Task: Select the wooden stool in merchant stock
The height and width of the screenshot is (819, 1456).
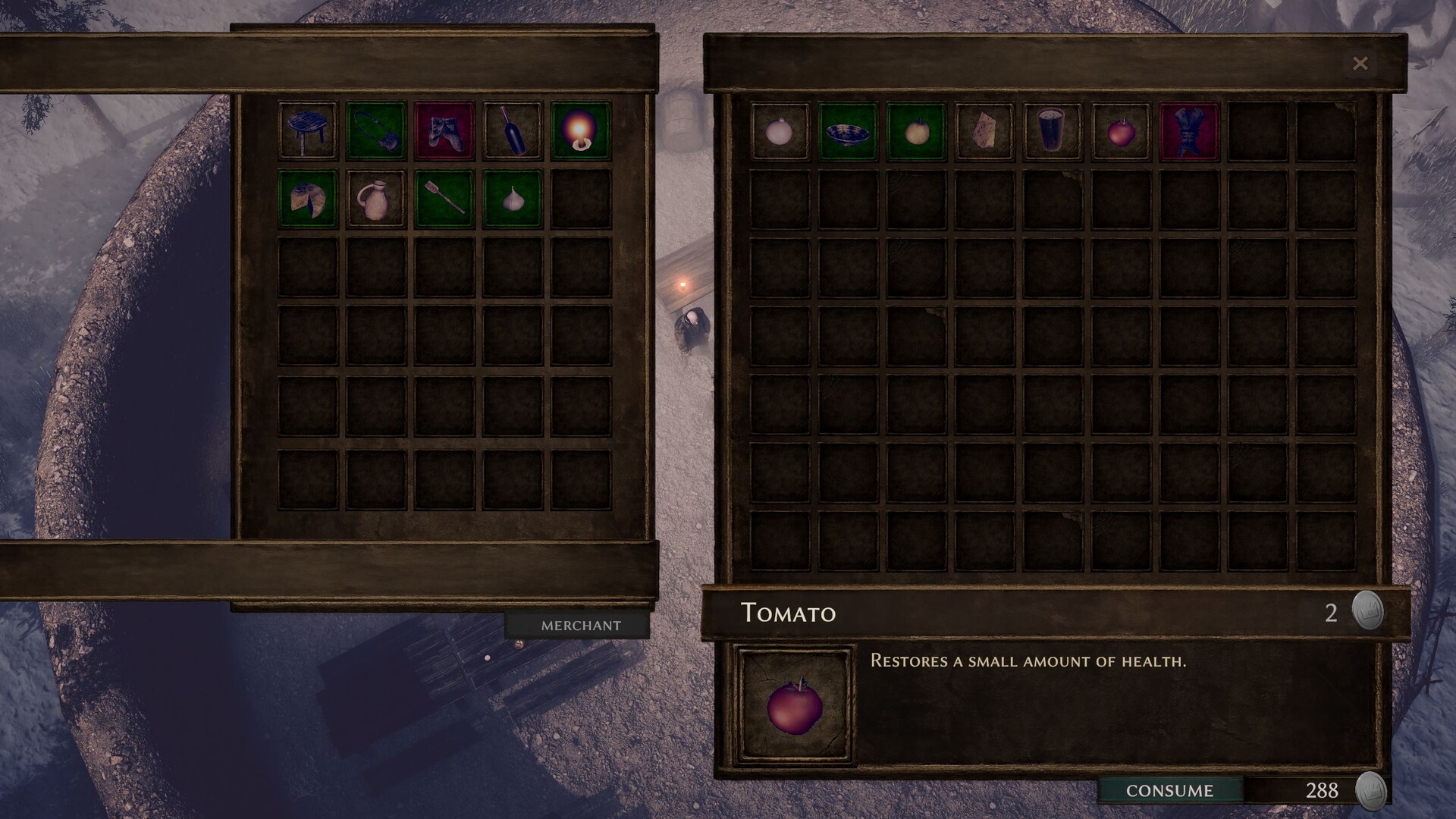Action: (308, 131)
